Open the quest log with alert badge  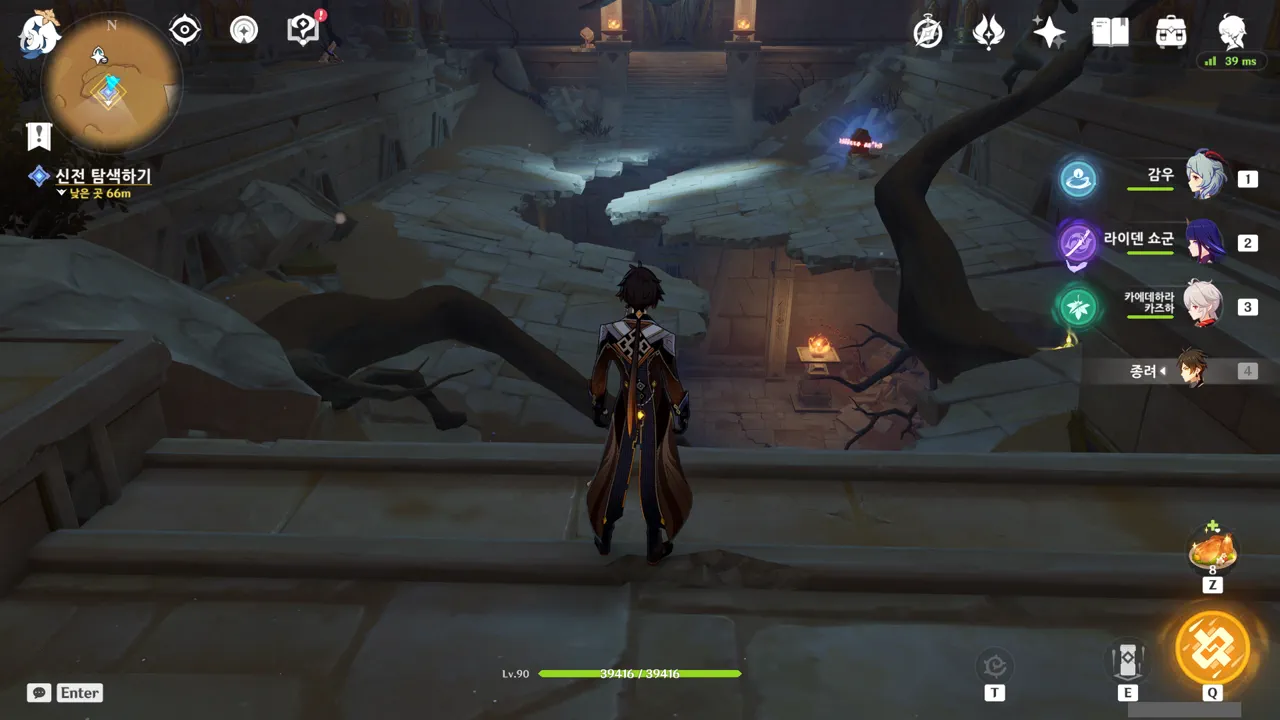(302, 30)
